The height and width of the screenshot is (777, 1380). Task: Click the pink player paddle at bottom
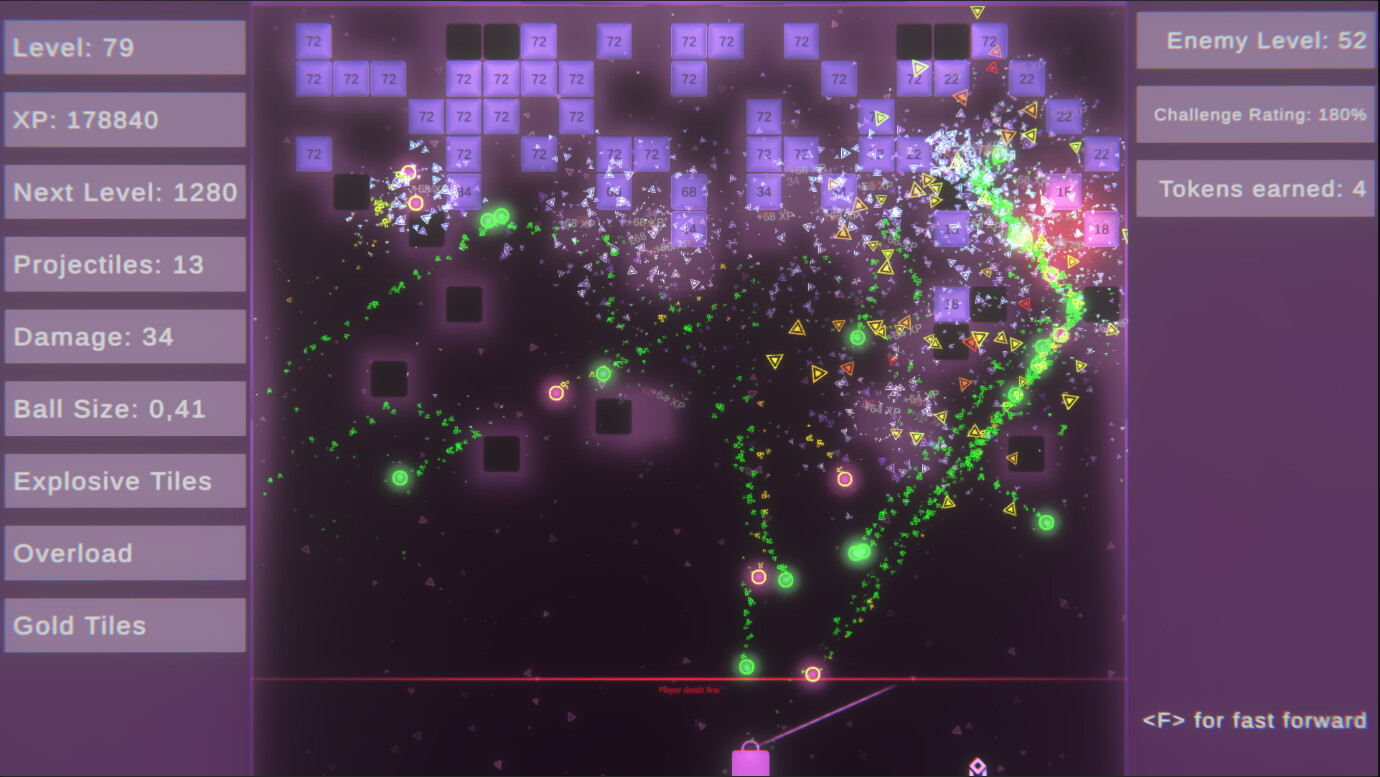[x=752, y=760]
